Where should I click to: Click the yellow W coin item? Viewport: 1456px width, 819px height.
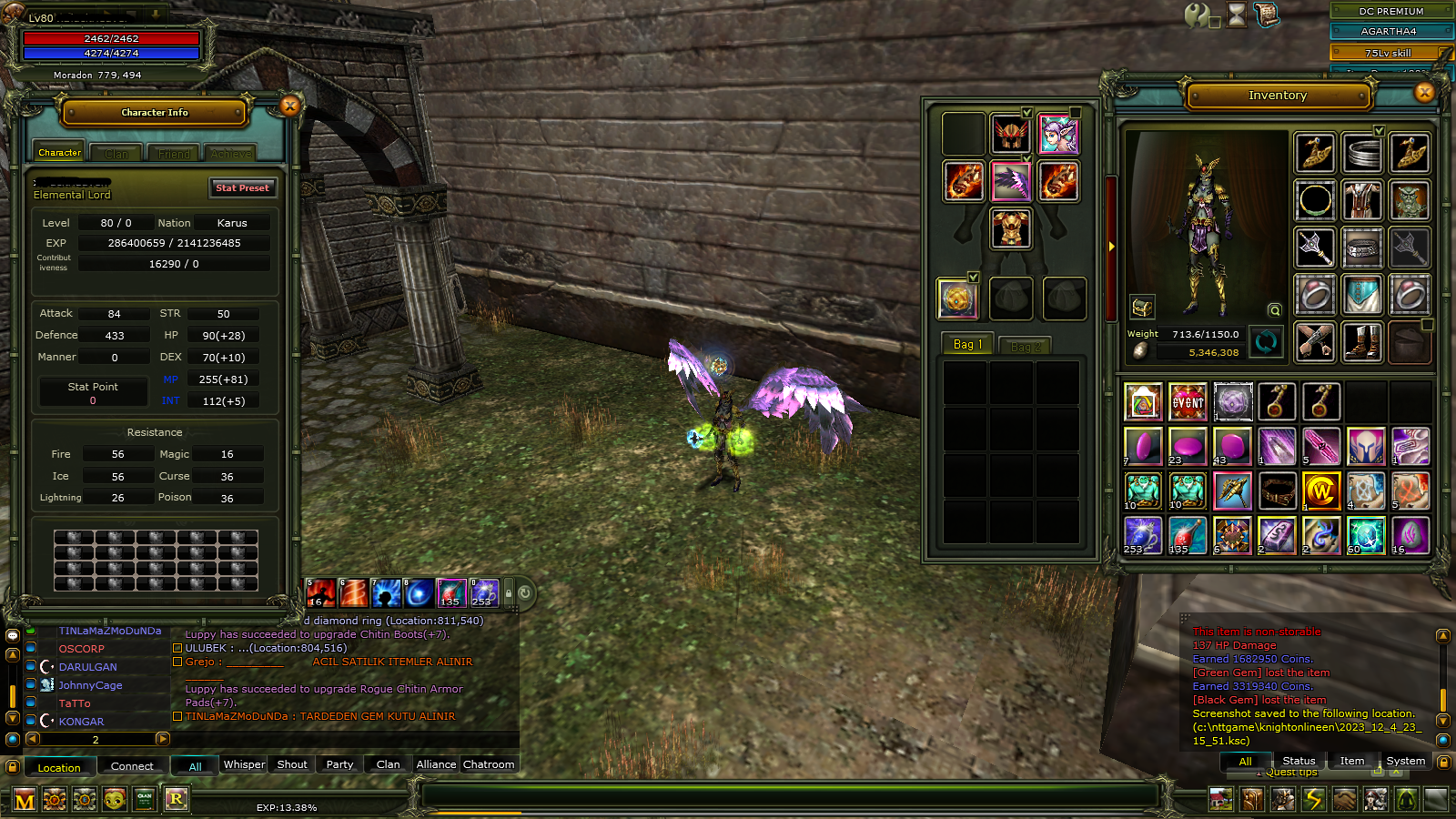click(1321, 491)
